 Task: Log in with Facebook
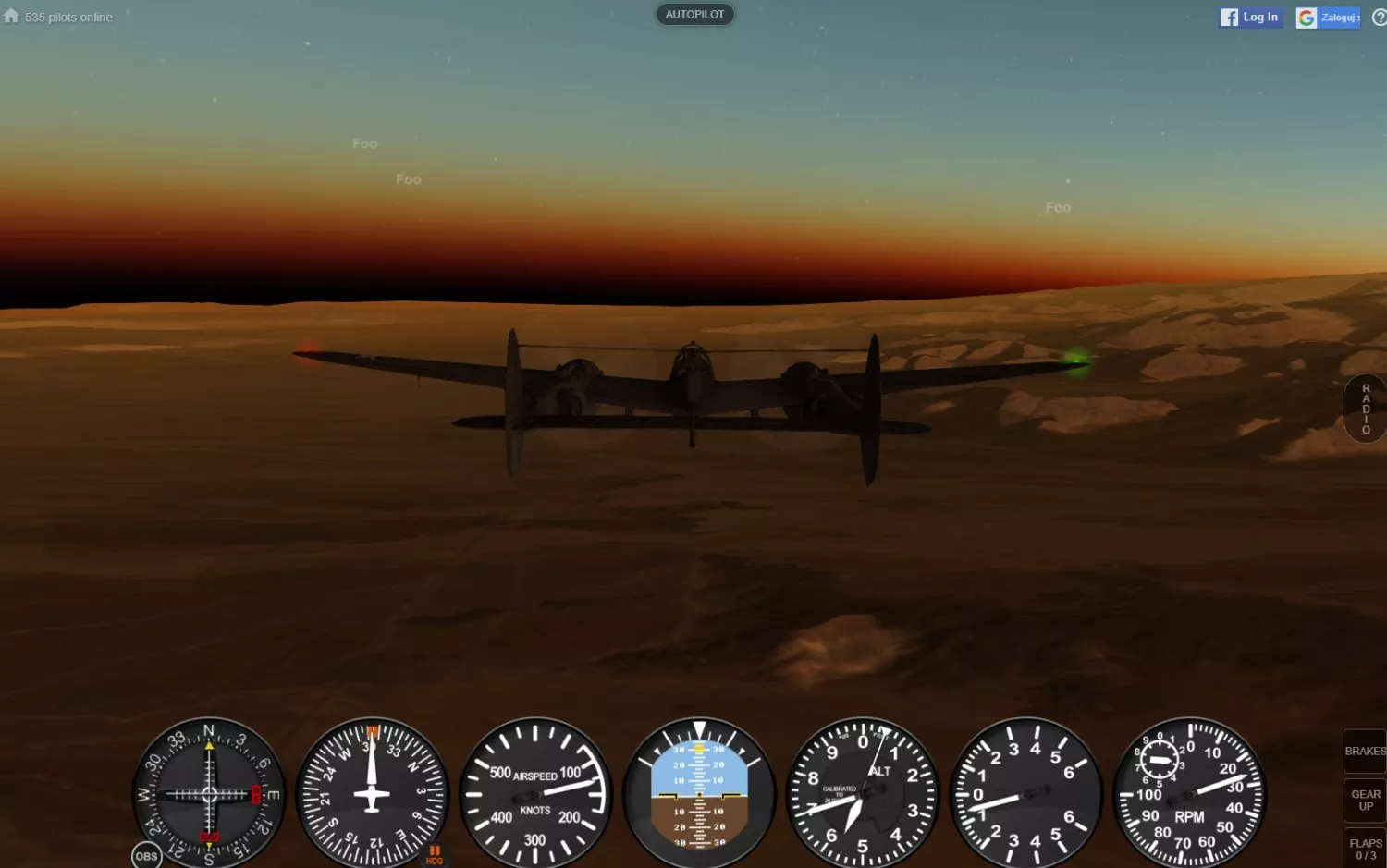click(x=1250, y=18)
